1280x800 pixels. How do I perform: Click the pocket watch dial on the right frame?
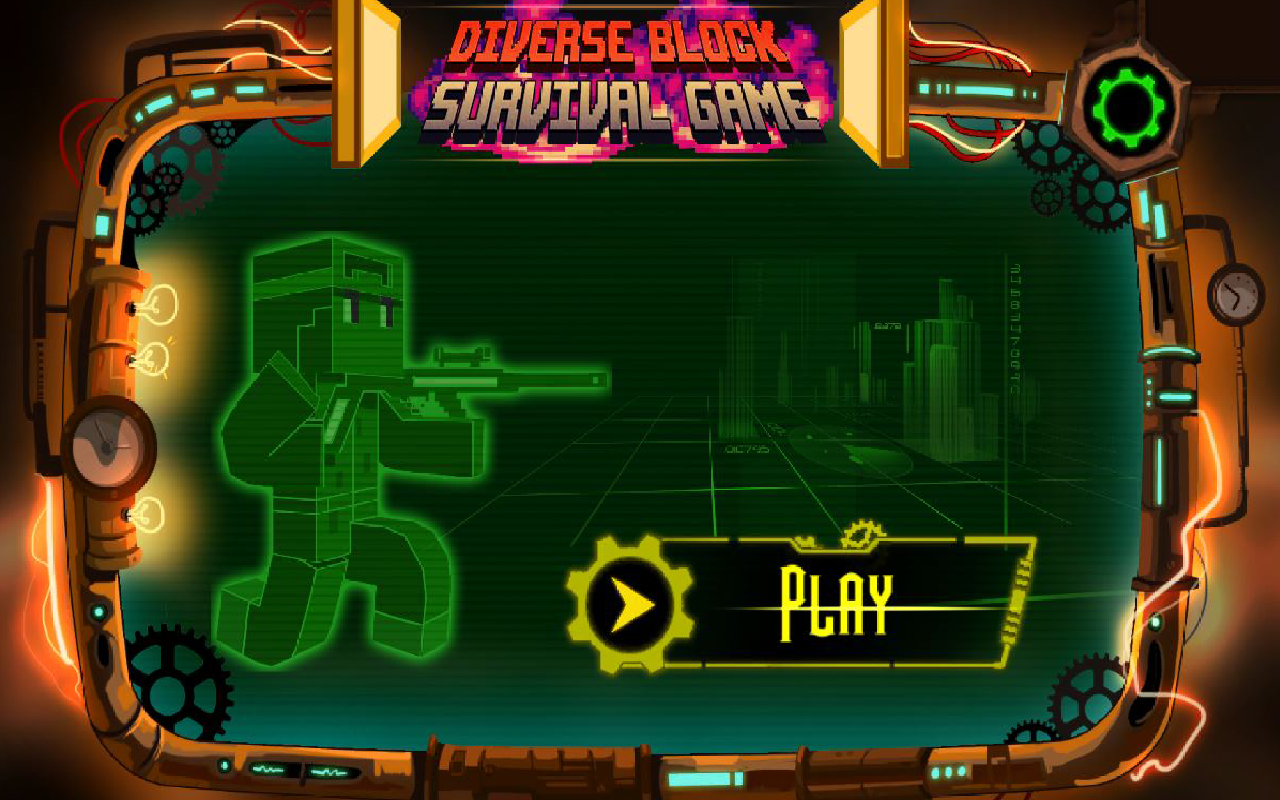point(1235,295)
